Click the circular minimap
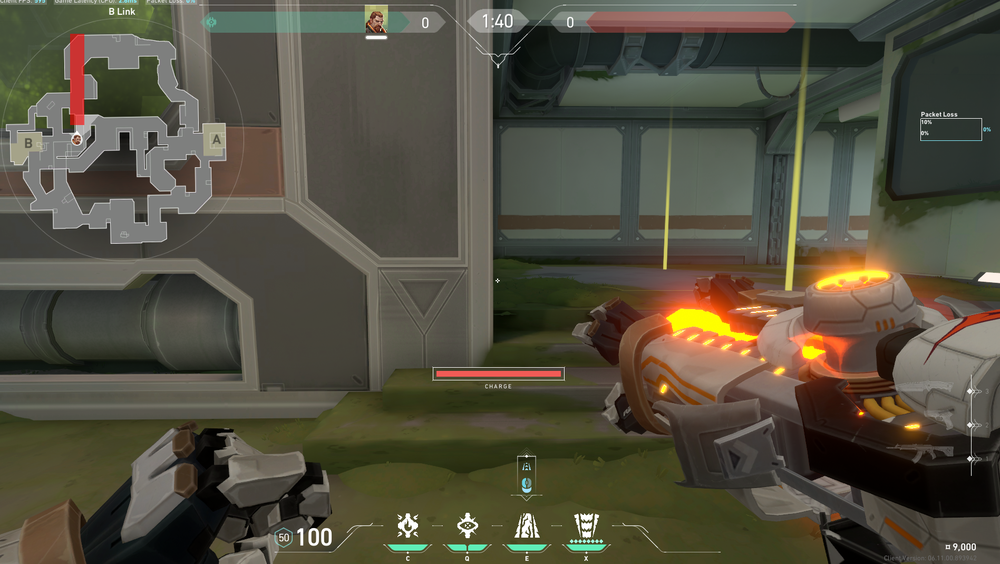 [x=122, y=140]
